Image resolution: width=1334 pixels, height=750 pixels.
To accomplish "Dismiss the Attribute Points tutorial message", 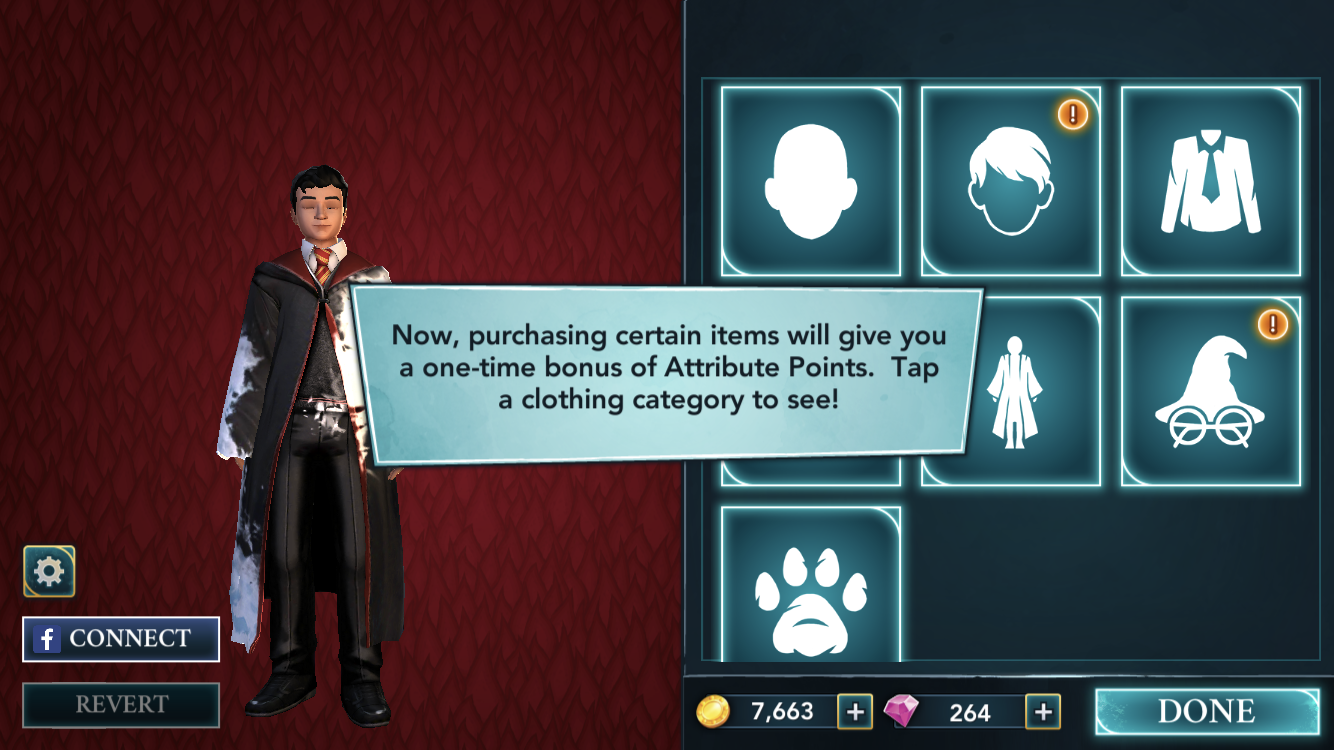I will (x=665, y=377).
